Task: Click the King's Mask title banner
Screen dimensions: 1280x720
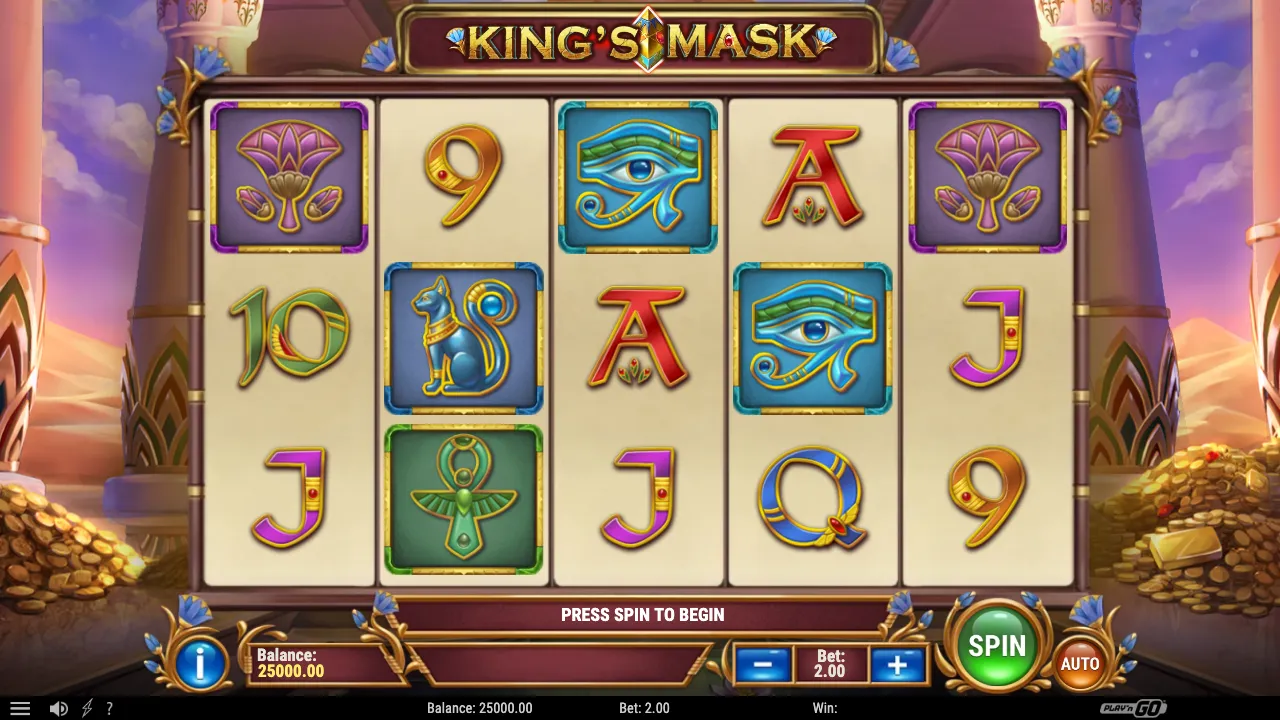Action: pyautogui.click(x=640, y=37)
